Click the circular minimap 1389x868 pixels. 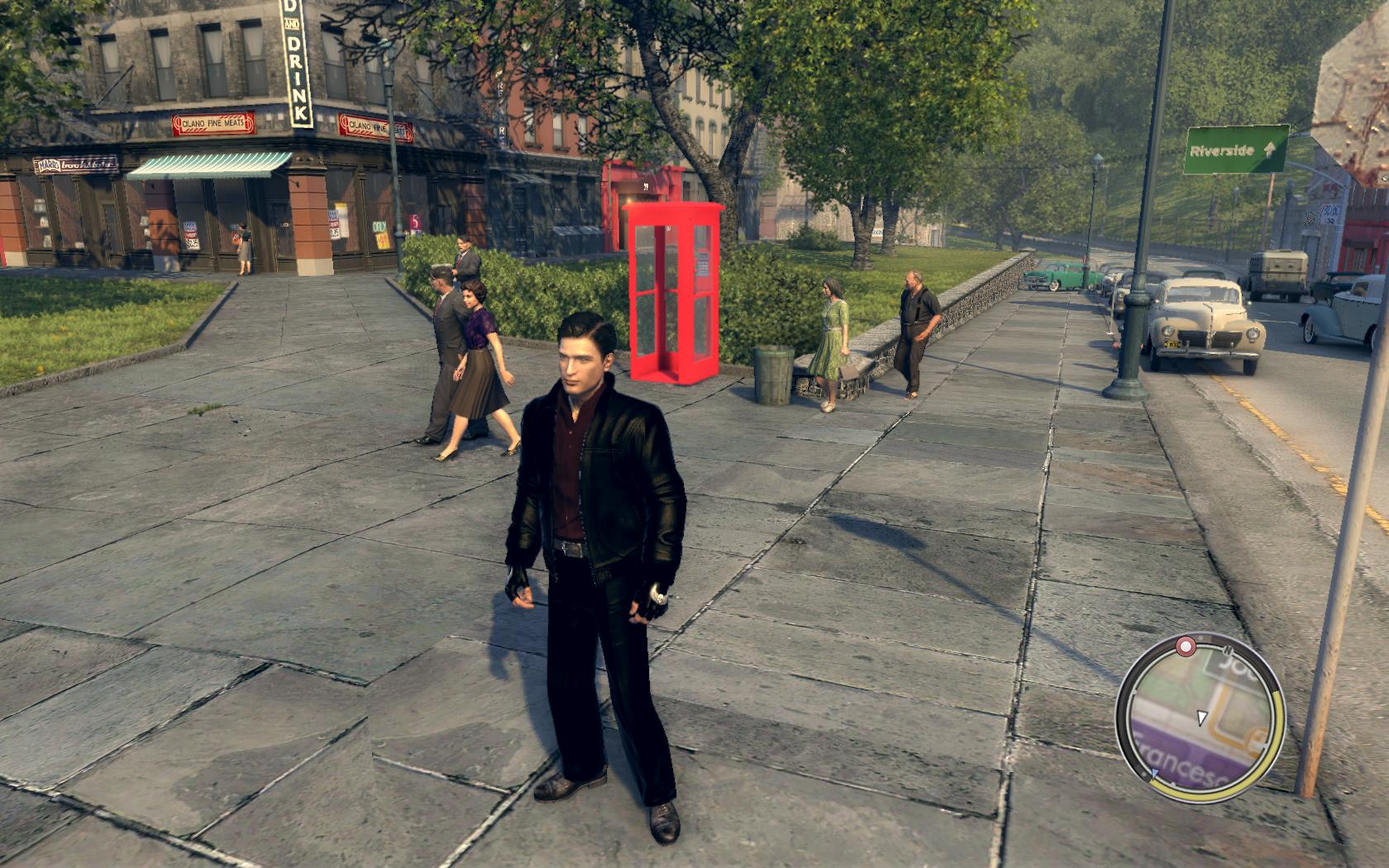click(x=1200, y=716)
